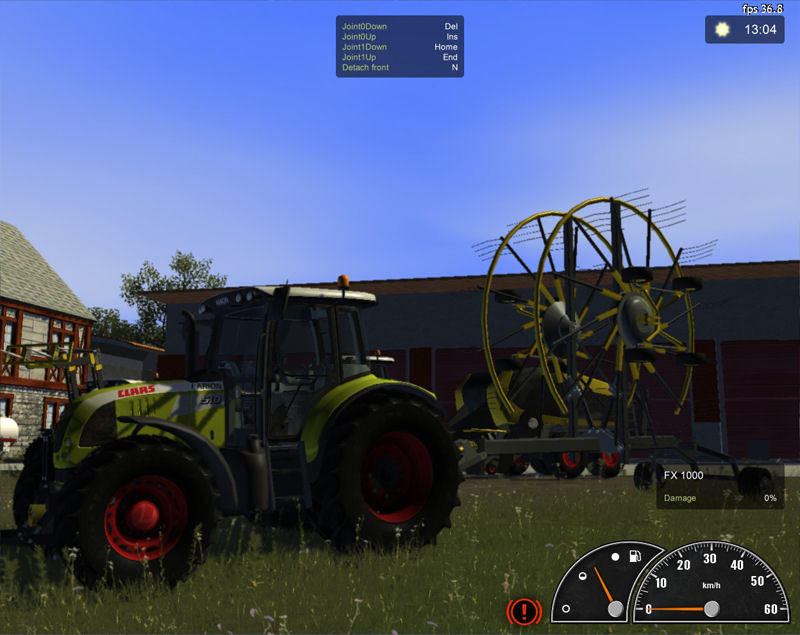Select the FX 1000 vehicle info panel
800x635 pixels.
[x=720, y=485]
